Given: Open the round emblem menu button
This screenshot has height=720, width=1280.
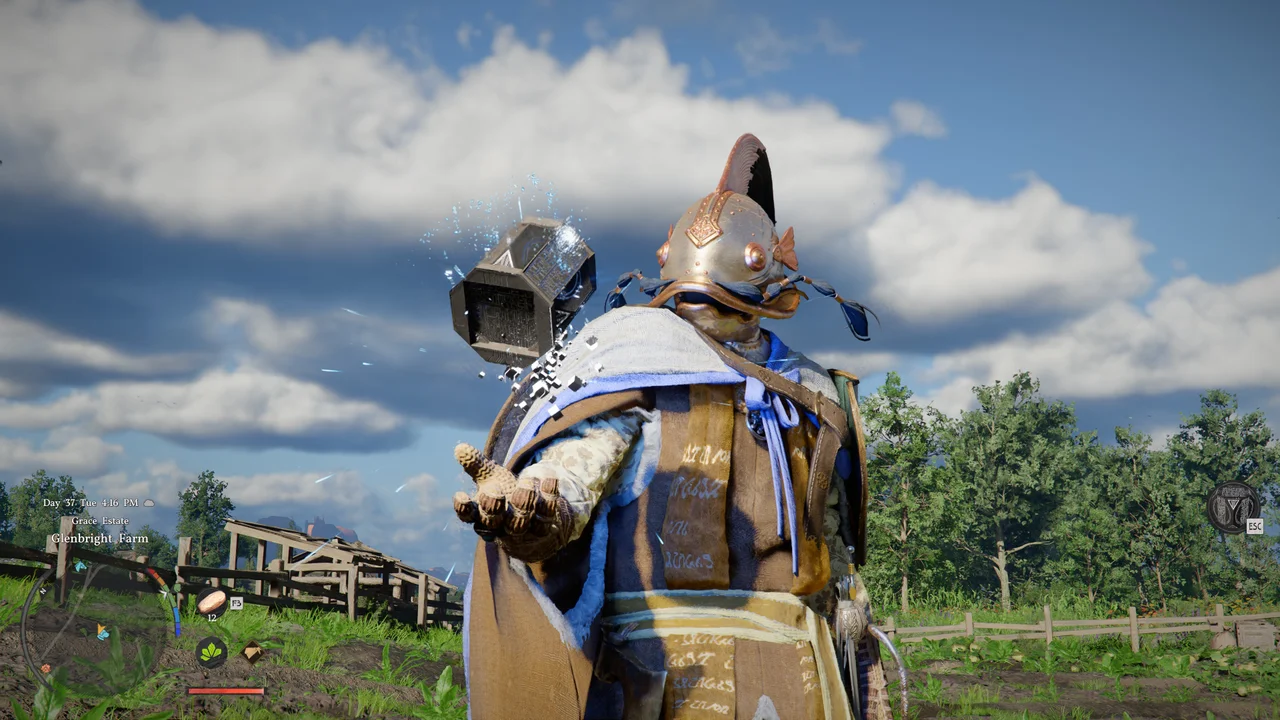Looking at the screenshot, I should coord(1233,507).
